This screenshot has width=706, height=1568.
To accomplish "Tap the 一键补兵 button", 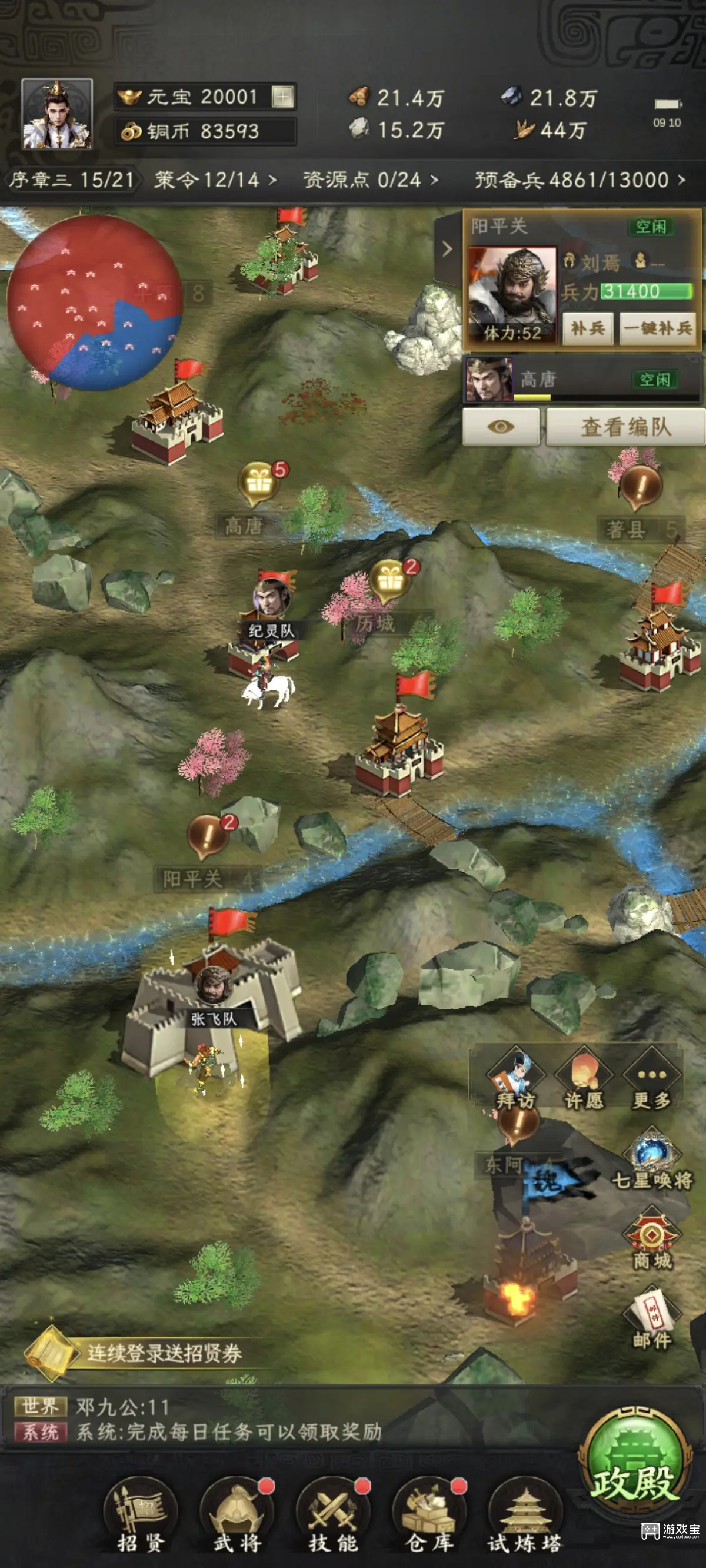I will (x=658, y=328).
